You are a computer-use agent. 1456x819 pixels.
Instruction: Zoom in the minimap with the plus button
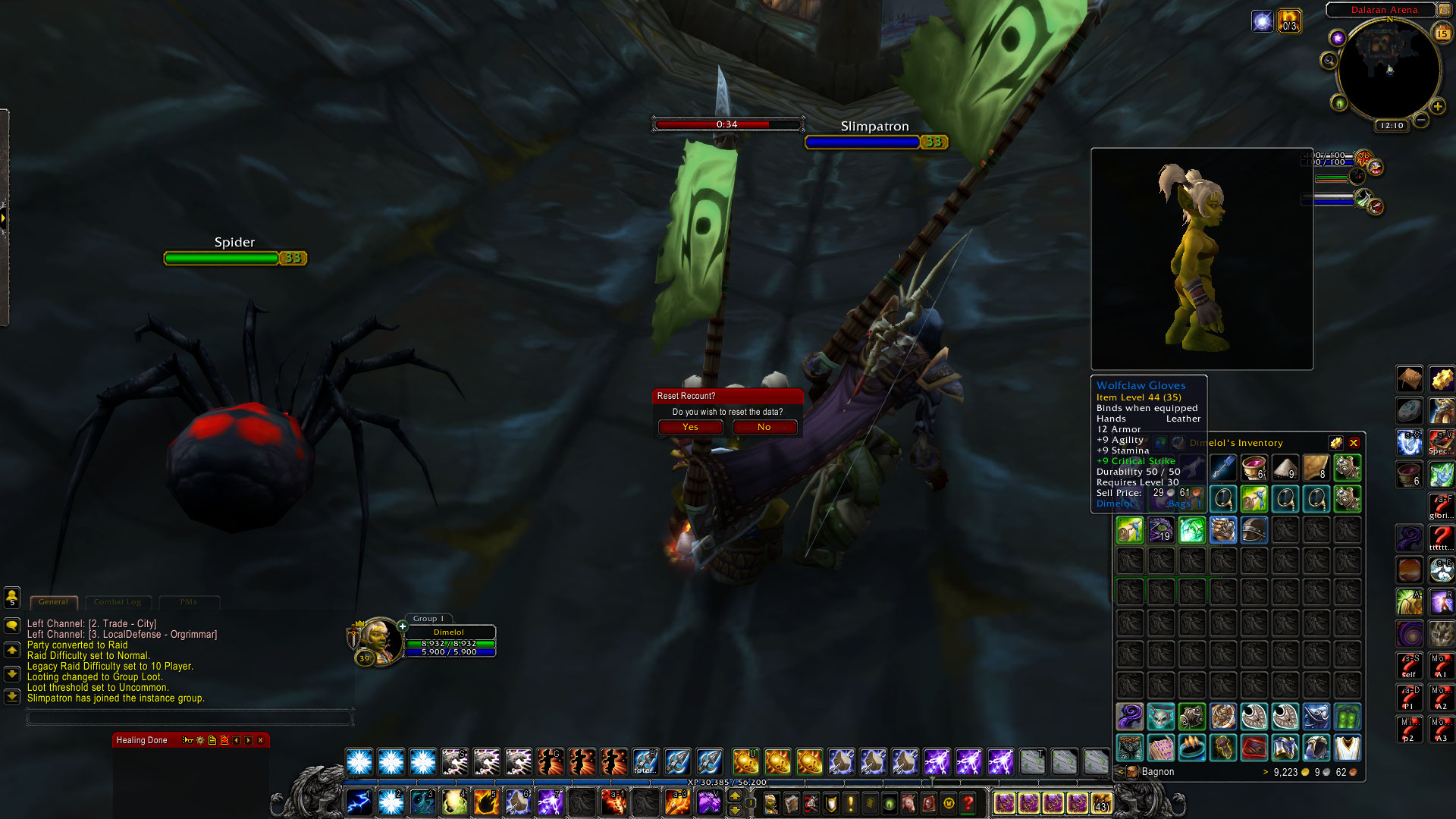click(x=1437, y=107)
